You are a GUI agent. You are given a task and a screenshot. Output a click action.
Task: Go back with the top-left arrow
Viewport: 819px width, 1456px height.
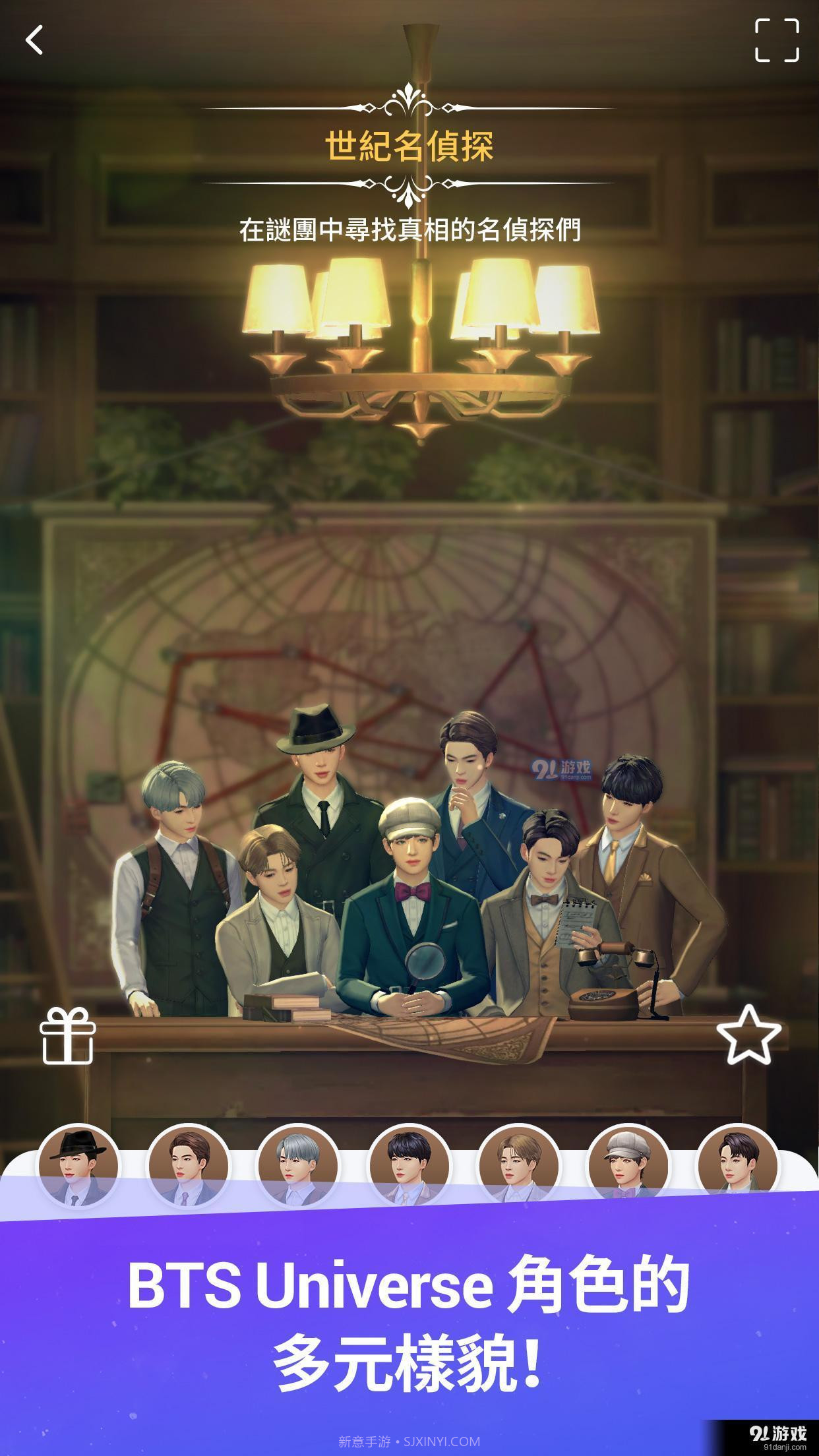click(34, 40)
